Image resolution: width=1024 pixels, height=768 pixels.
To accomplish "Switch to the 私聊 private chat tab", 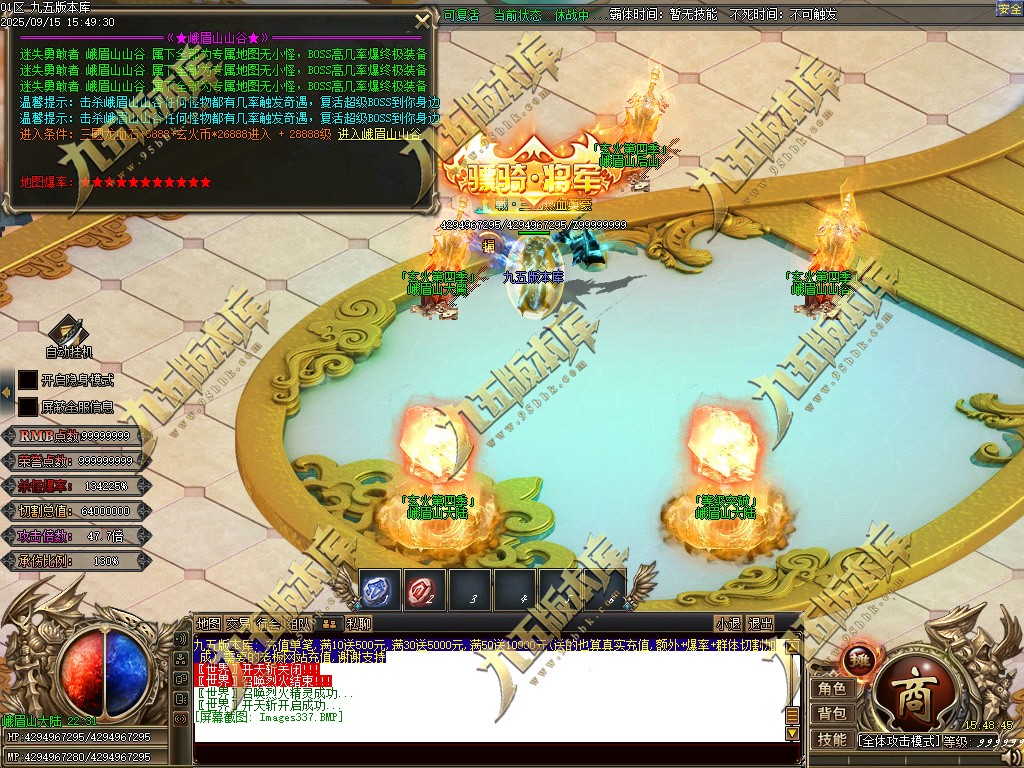I will tap(360, 623).
